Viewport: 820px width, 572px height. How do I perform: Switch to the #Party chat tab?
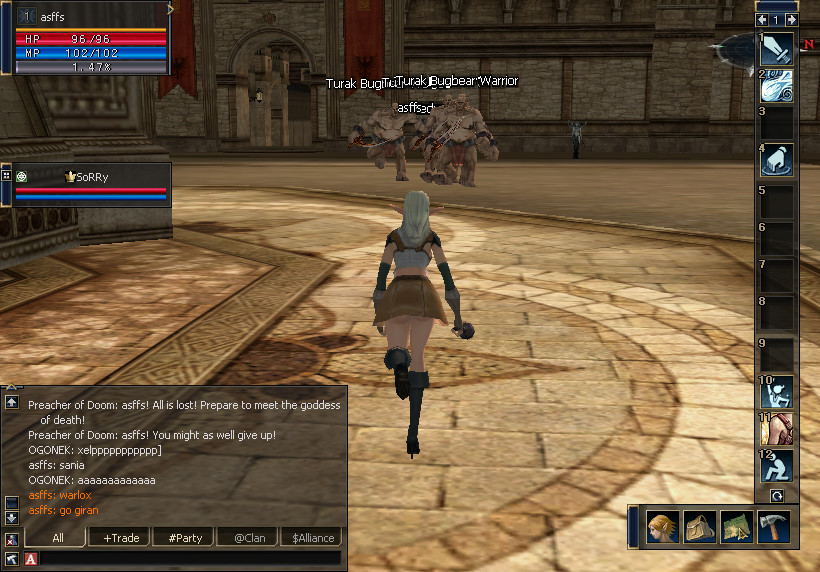[185, 538]
